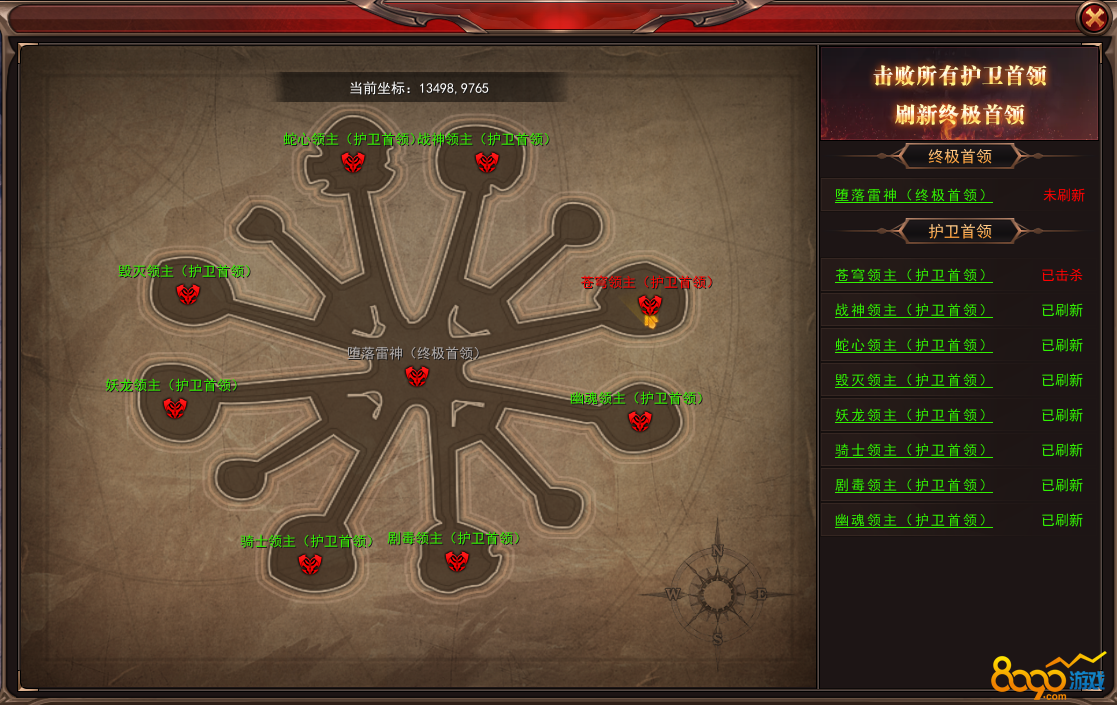The width and height of the screenshot is (1117, 705).
Task: Select the 战神领主 boss marker on the map
Action: (x=487, y=161)
